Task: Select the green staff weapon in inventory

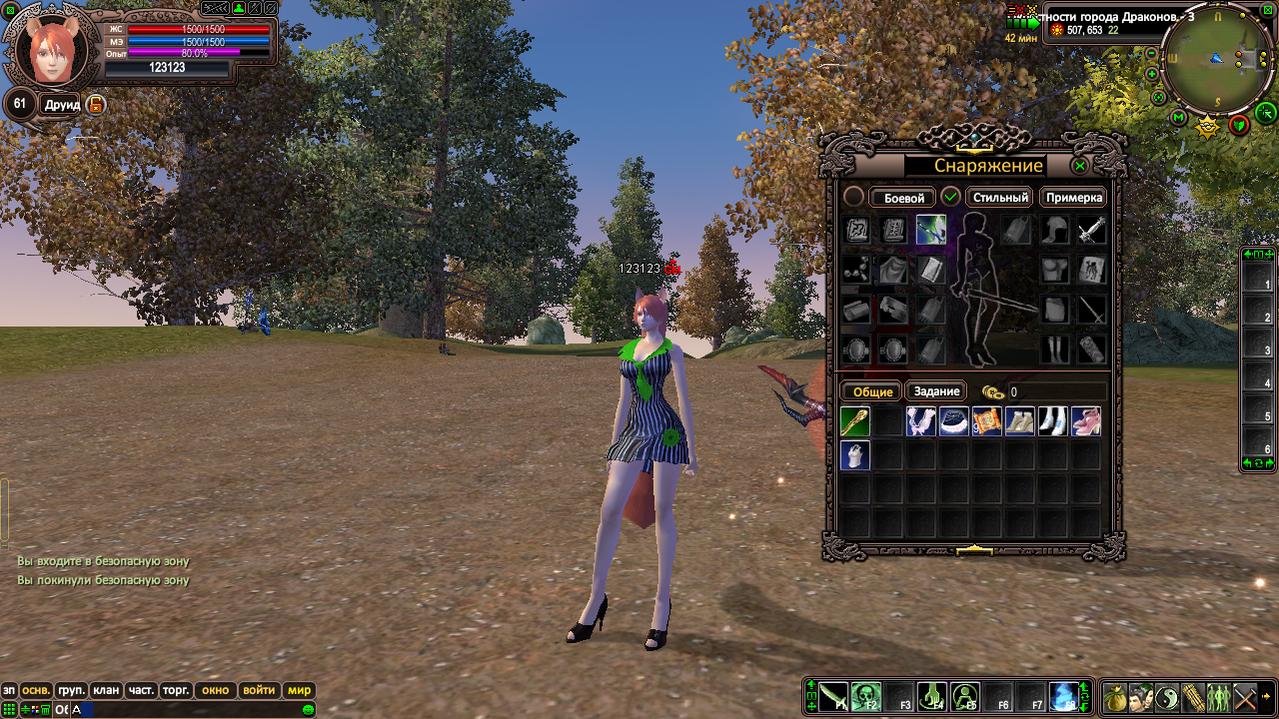Action: (855, 421)
